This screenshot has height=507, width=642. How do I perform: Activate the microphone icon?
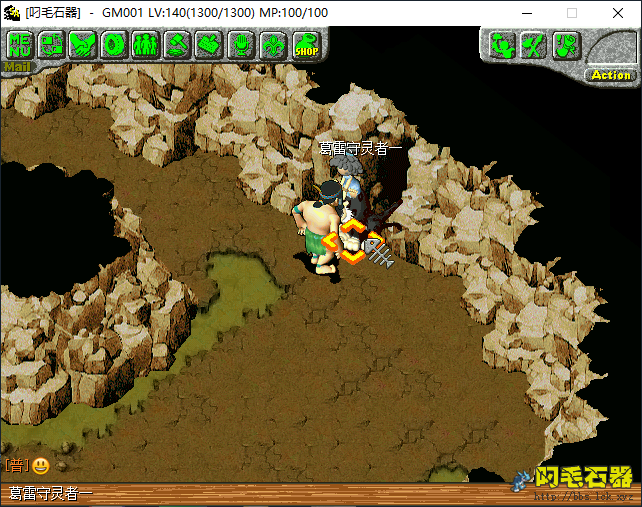pyautogui.click(x=241, y=45)
